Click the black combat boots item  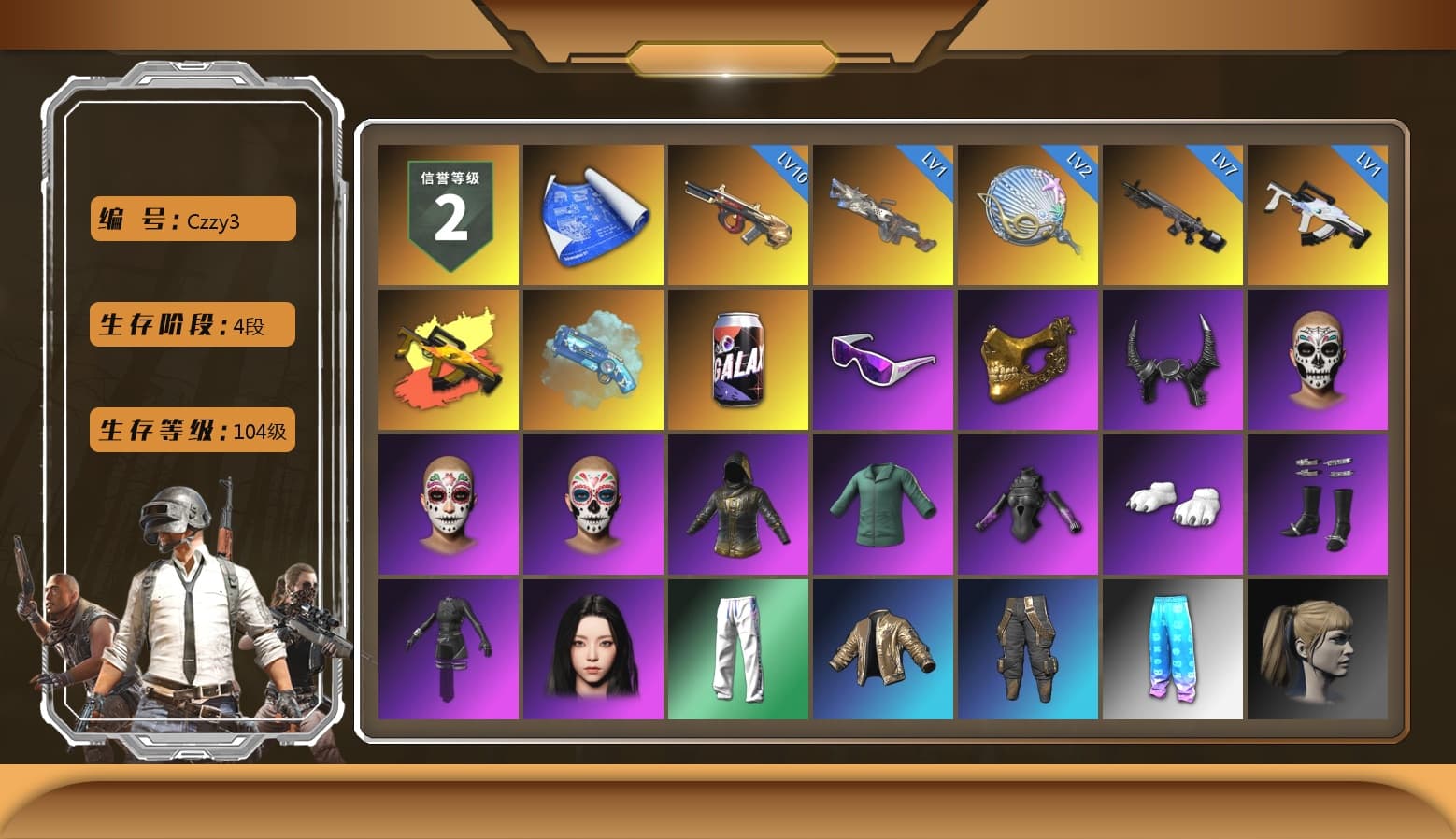(x=1318, y=505)
